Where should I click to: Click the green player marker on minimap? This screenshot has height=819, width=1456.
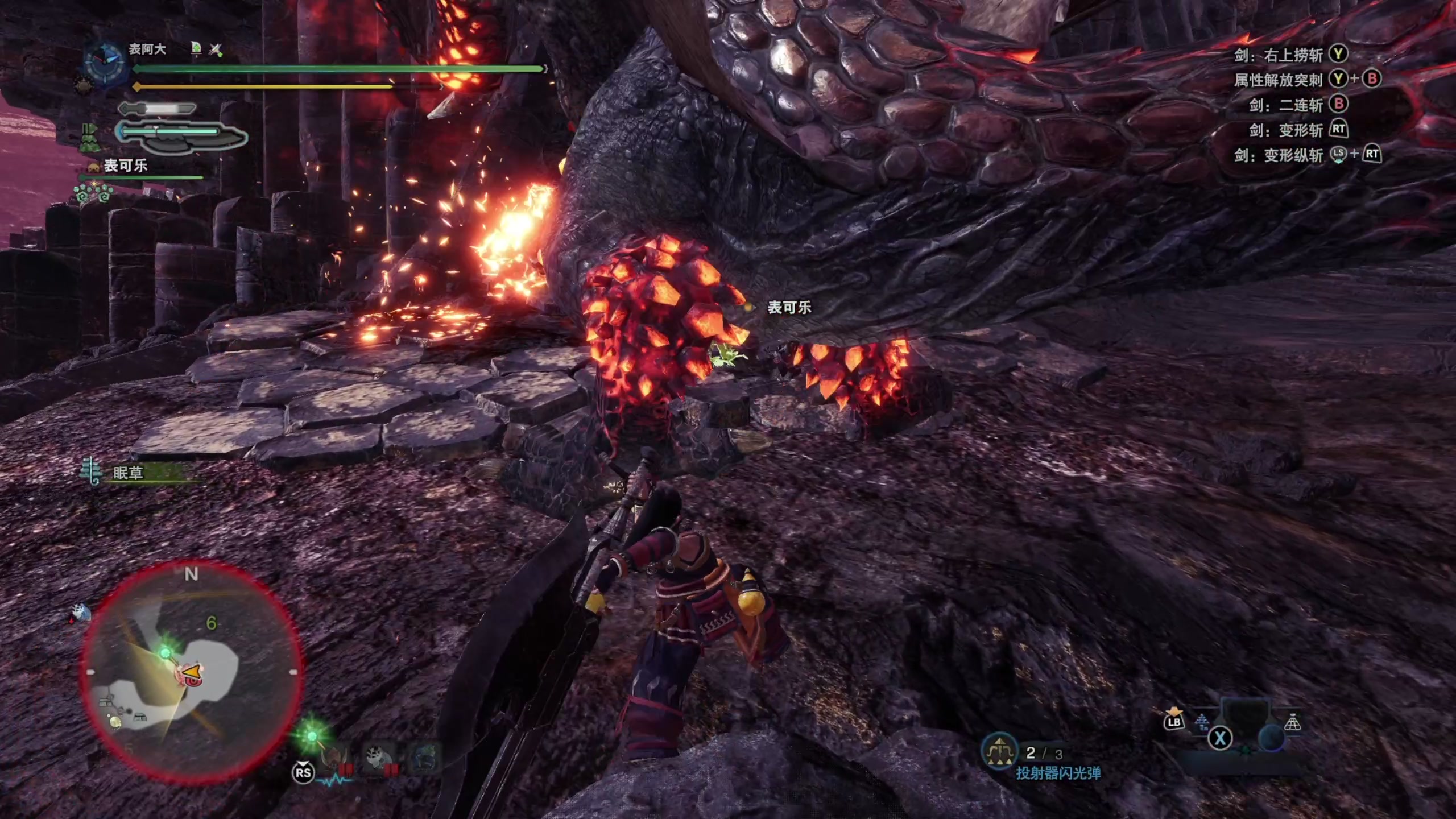166,652
